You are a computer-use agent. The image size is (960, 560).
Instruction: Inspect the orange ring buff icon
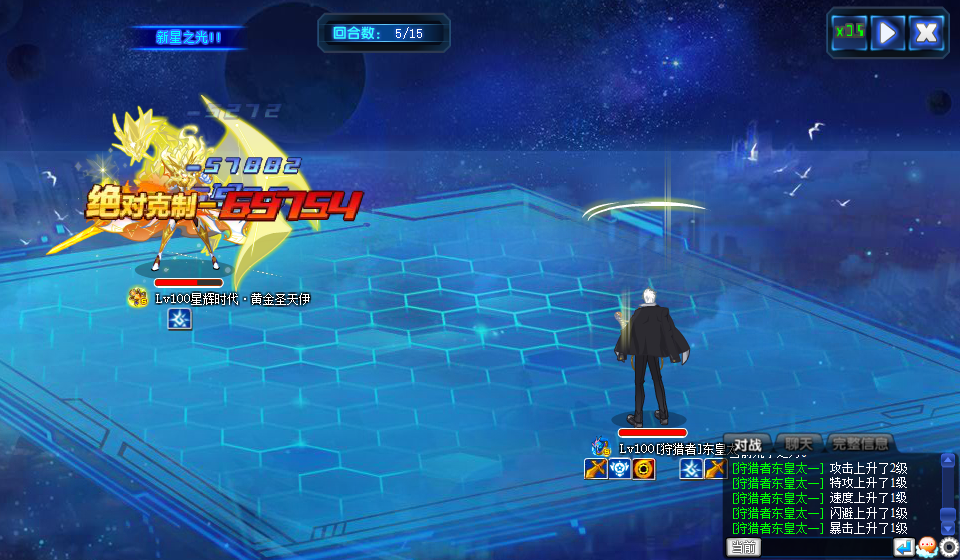644,469
